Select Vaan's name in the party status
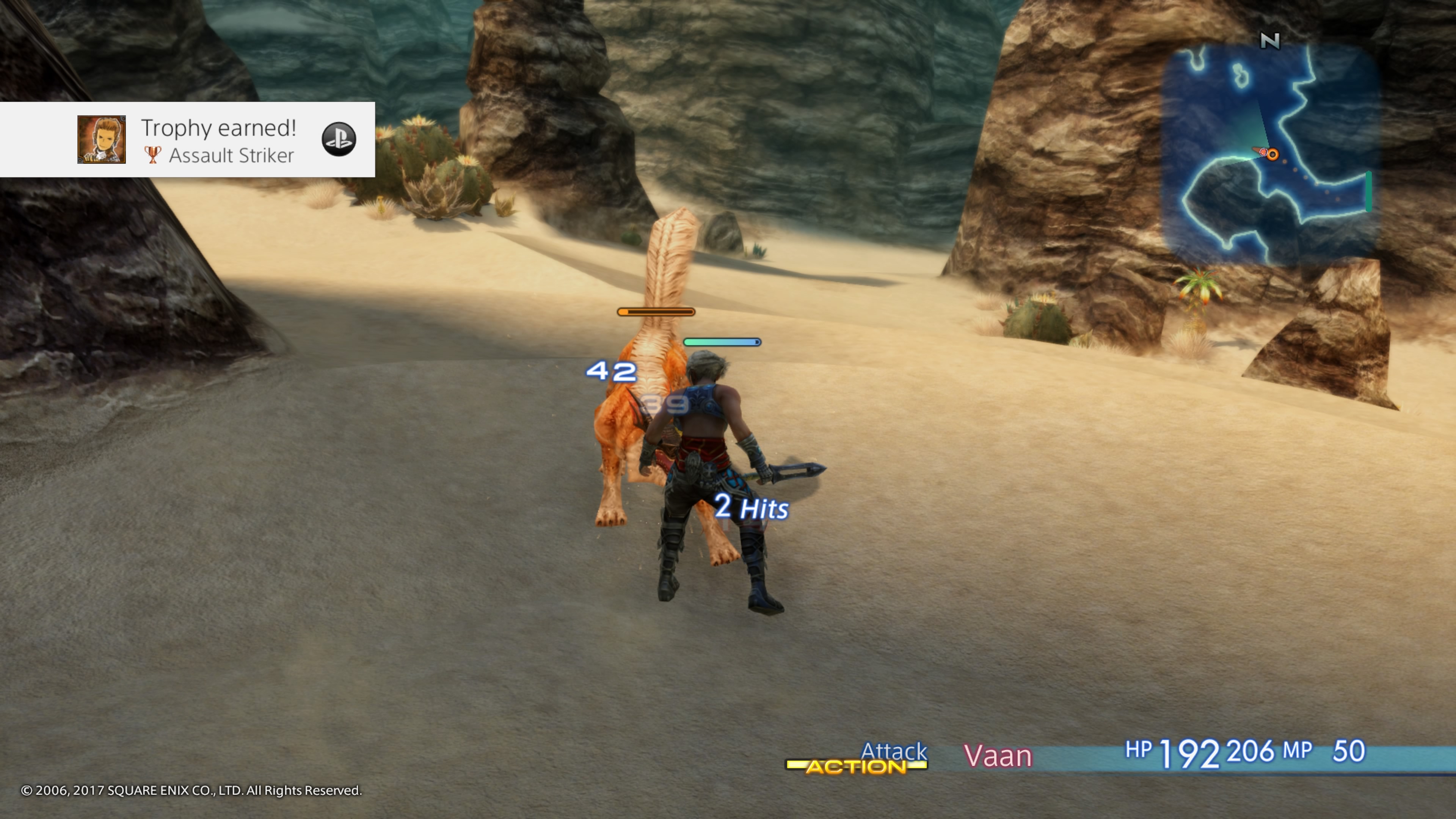This screenshot has height=819, width=1456. [x=998, y=756]
